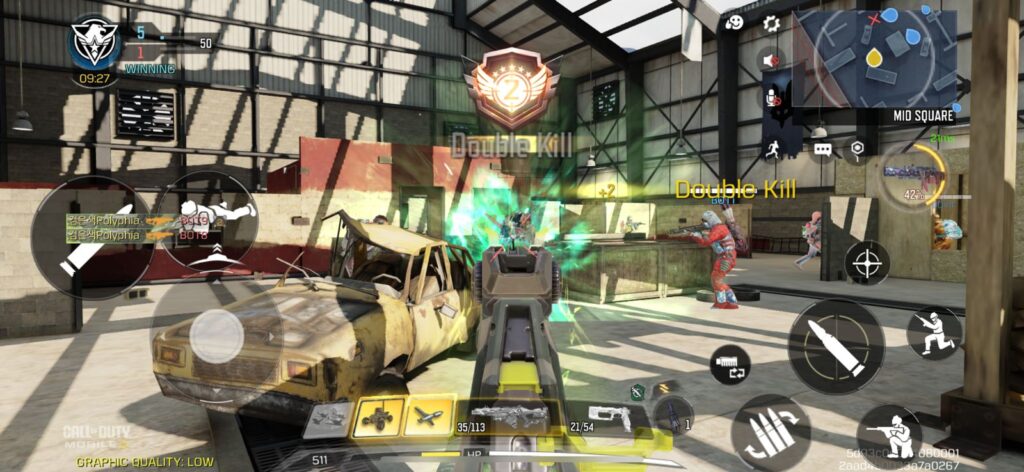Open the settings gear icon
This screenshot has height=472, width=1024.
[x=772, y=23]
